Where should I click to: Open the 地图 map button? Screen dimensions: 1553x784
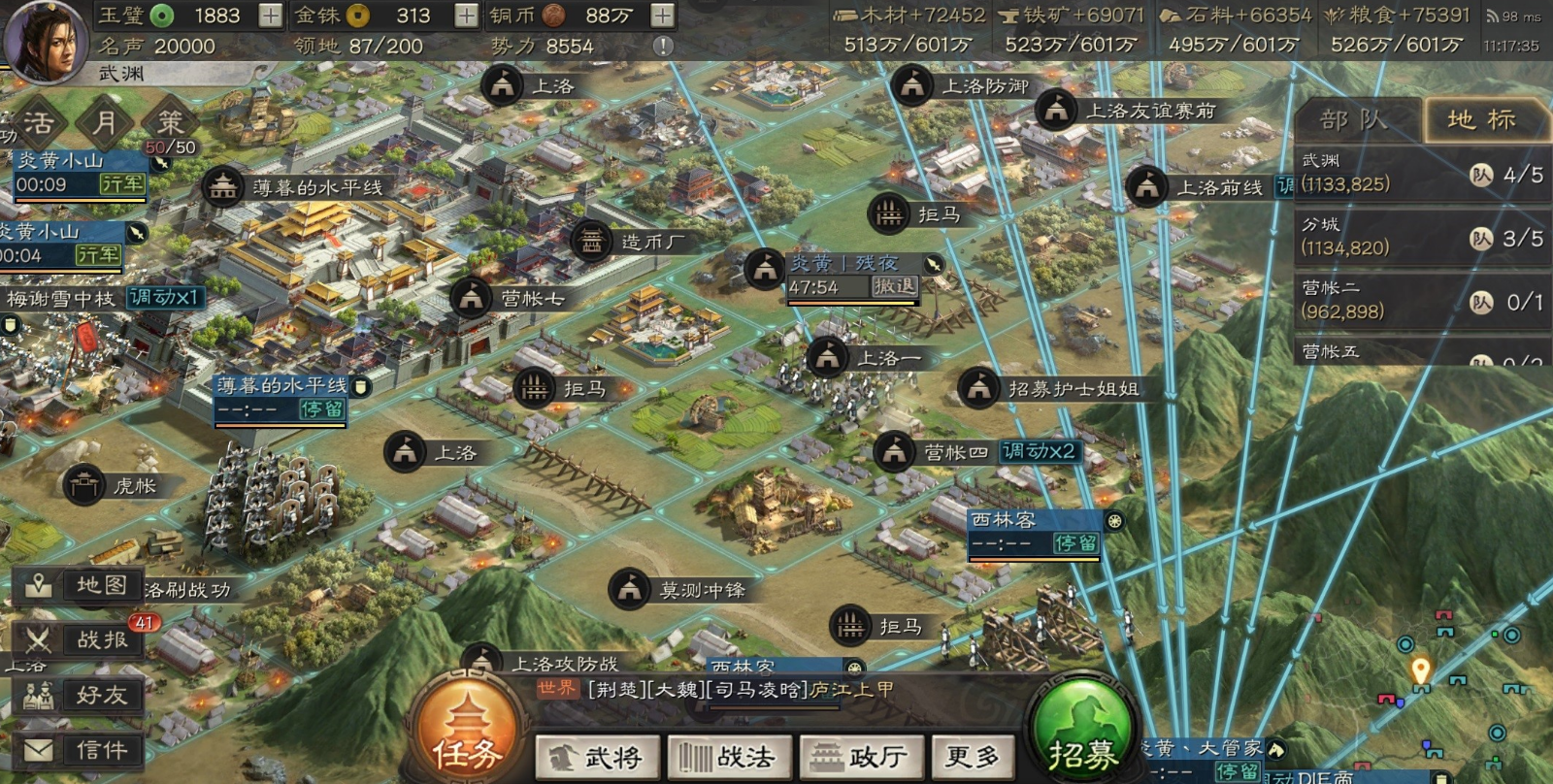[82, 585]
